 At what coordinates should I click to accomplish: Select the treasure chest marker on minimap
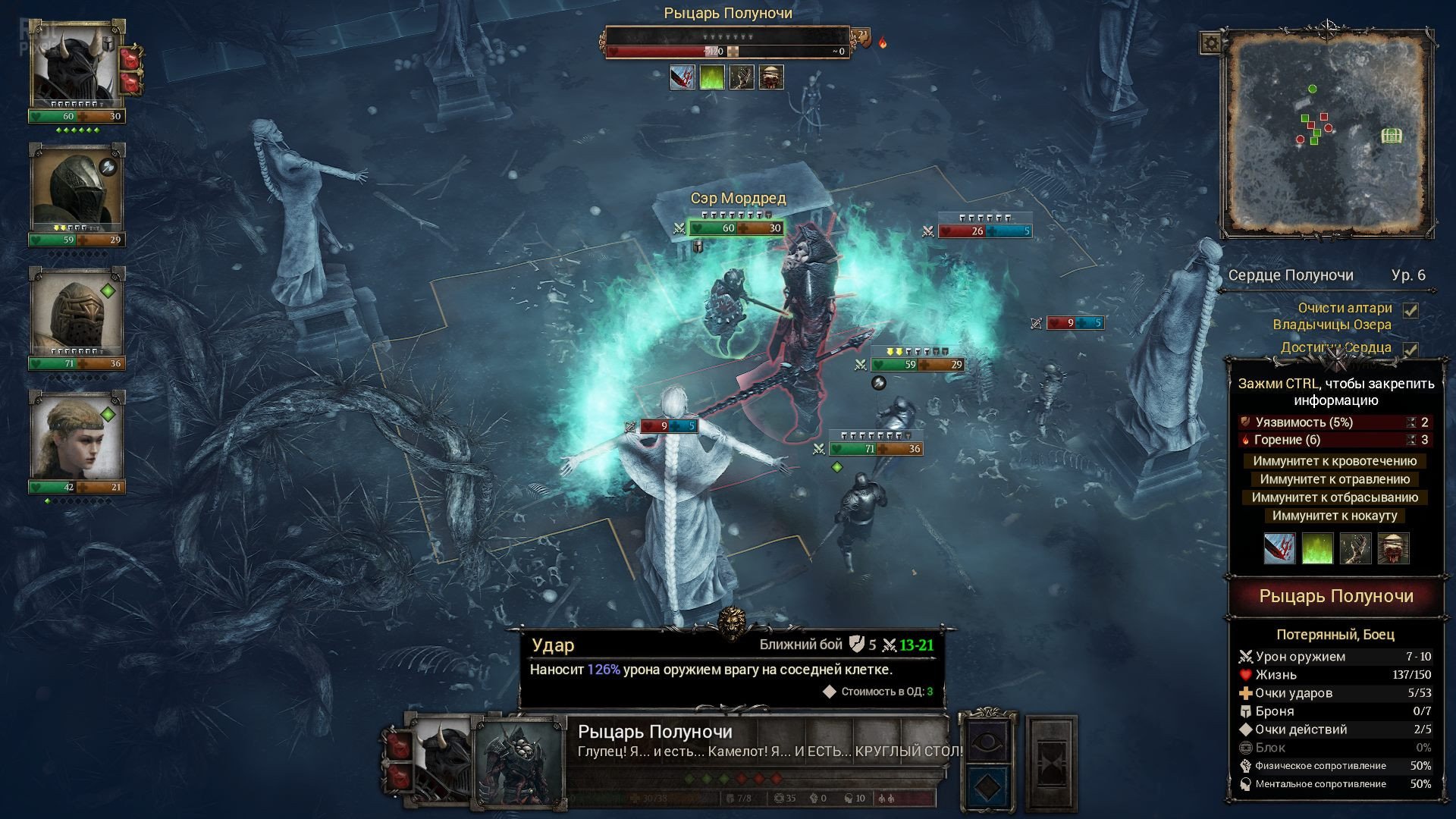click(x=1391, y=136)
